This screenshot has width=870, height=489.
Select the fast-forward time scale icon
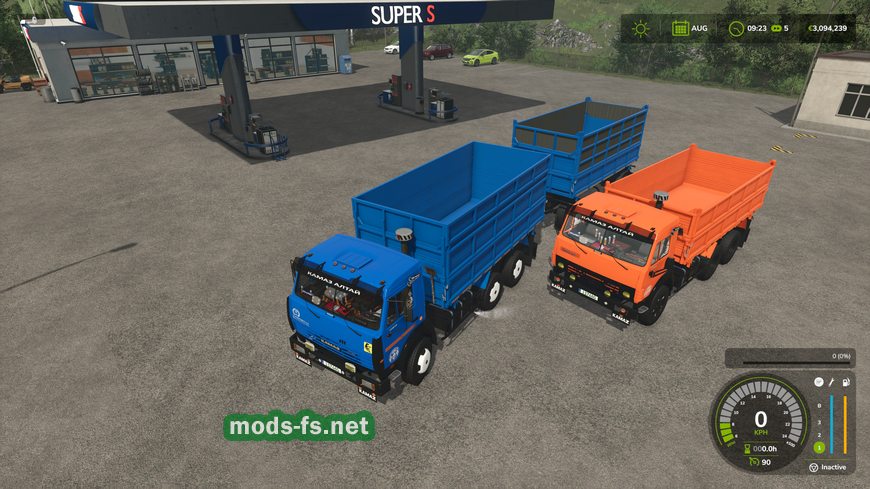(775, 28)
